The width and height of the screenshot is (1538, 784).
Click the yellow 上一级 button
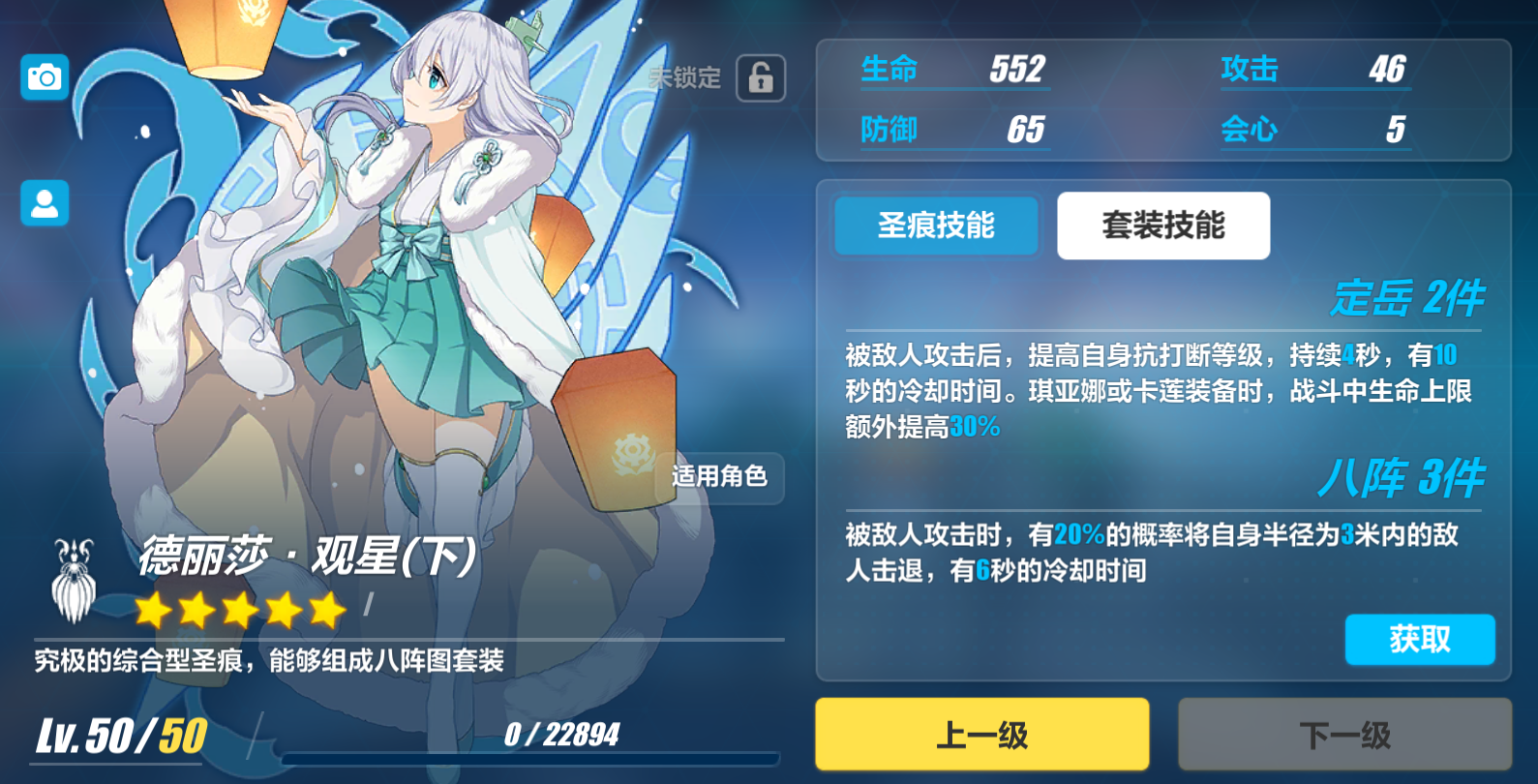pos(980,733)
